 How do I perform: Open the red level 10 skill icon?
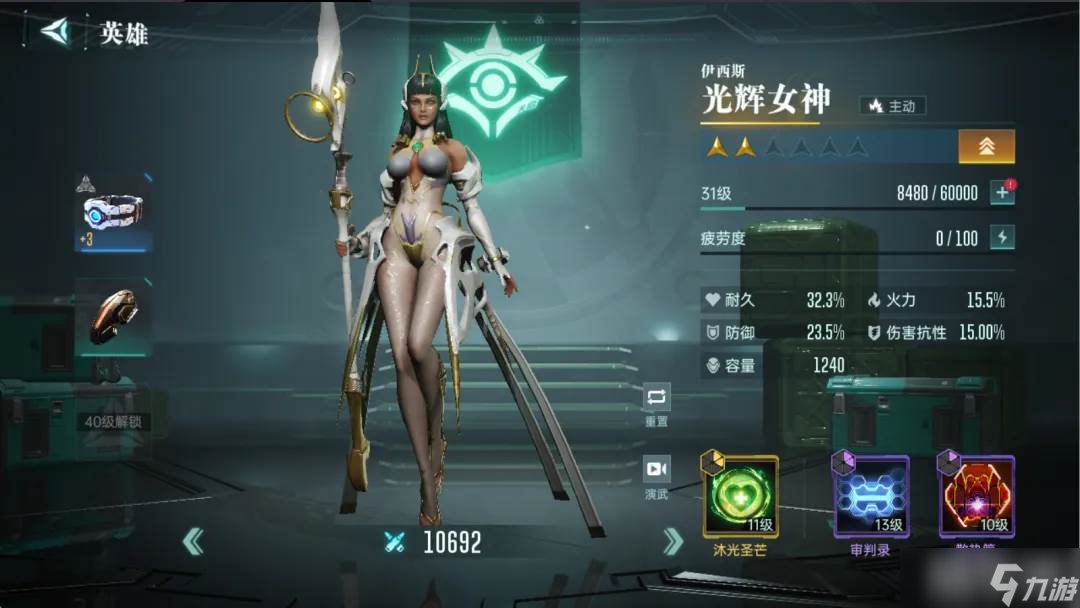point(976,497)
